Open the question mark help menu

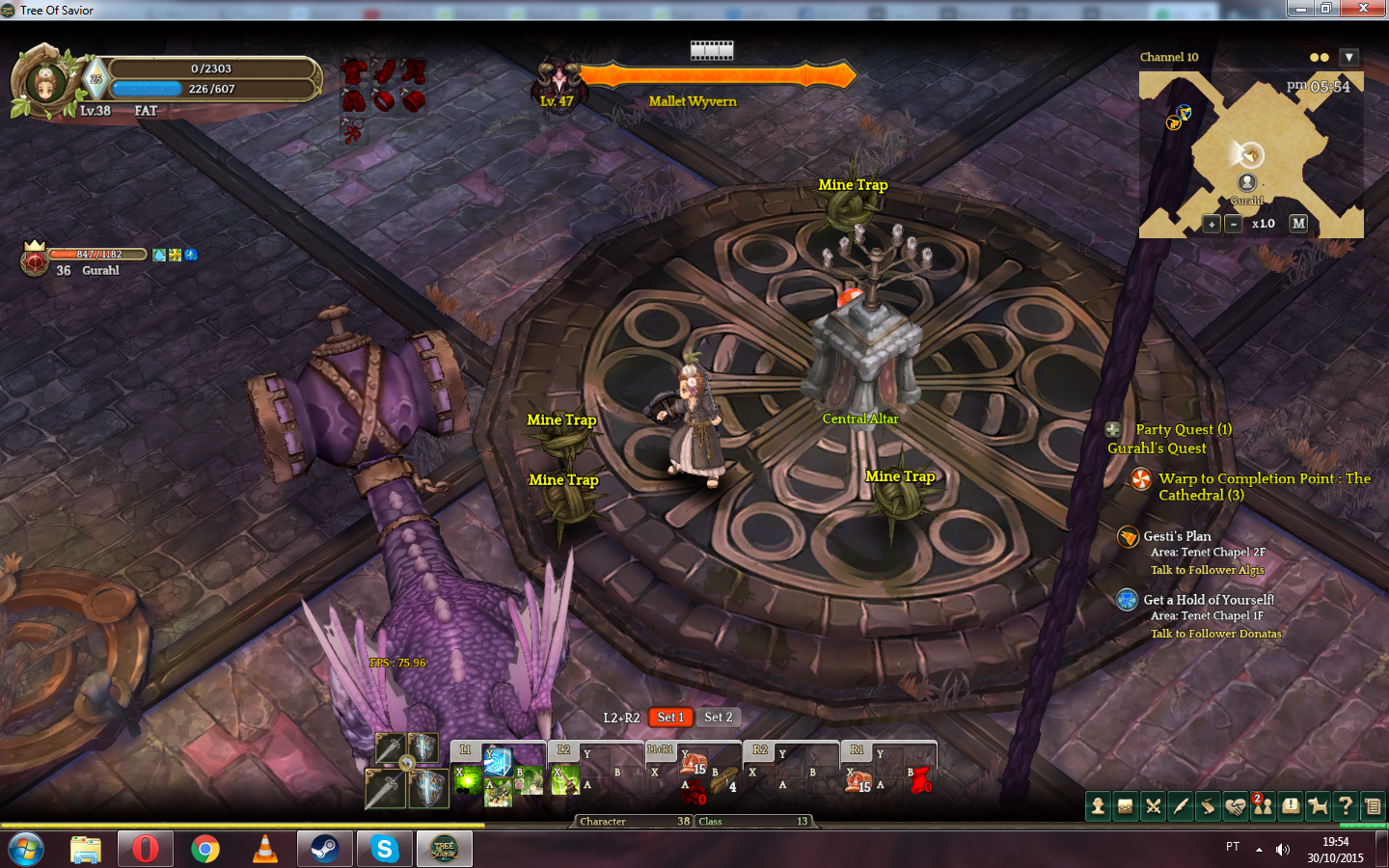click(1346, 806)
